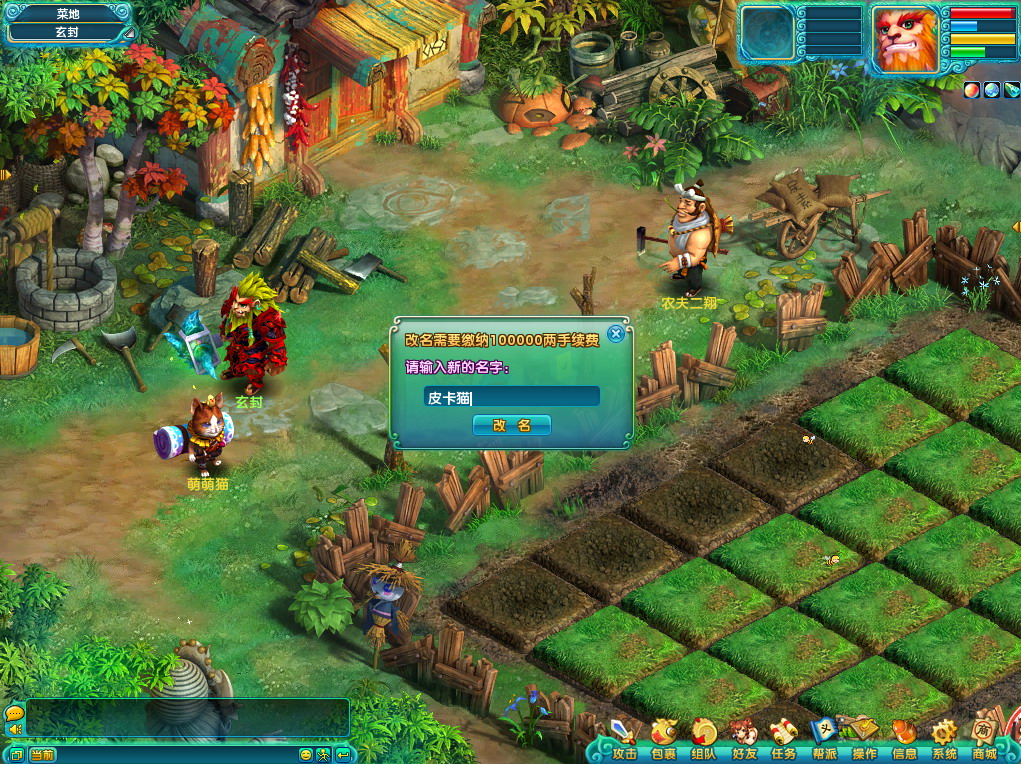
Task: Open the chat emoji picker
Action: point(306,754)
